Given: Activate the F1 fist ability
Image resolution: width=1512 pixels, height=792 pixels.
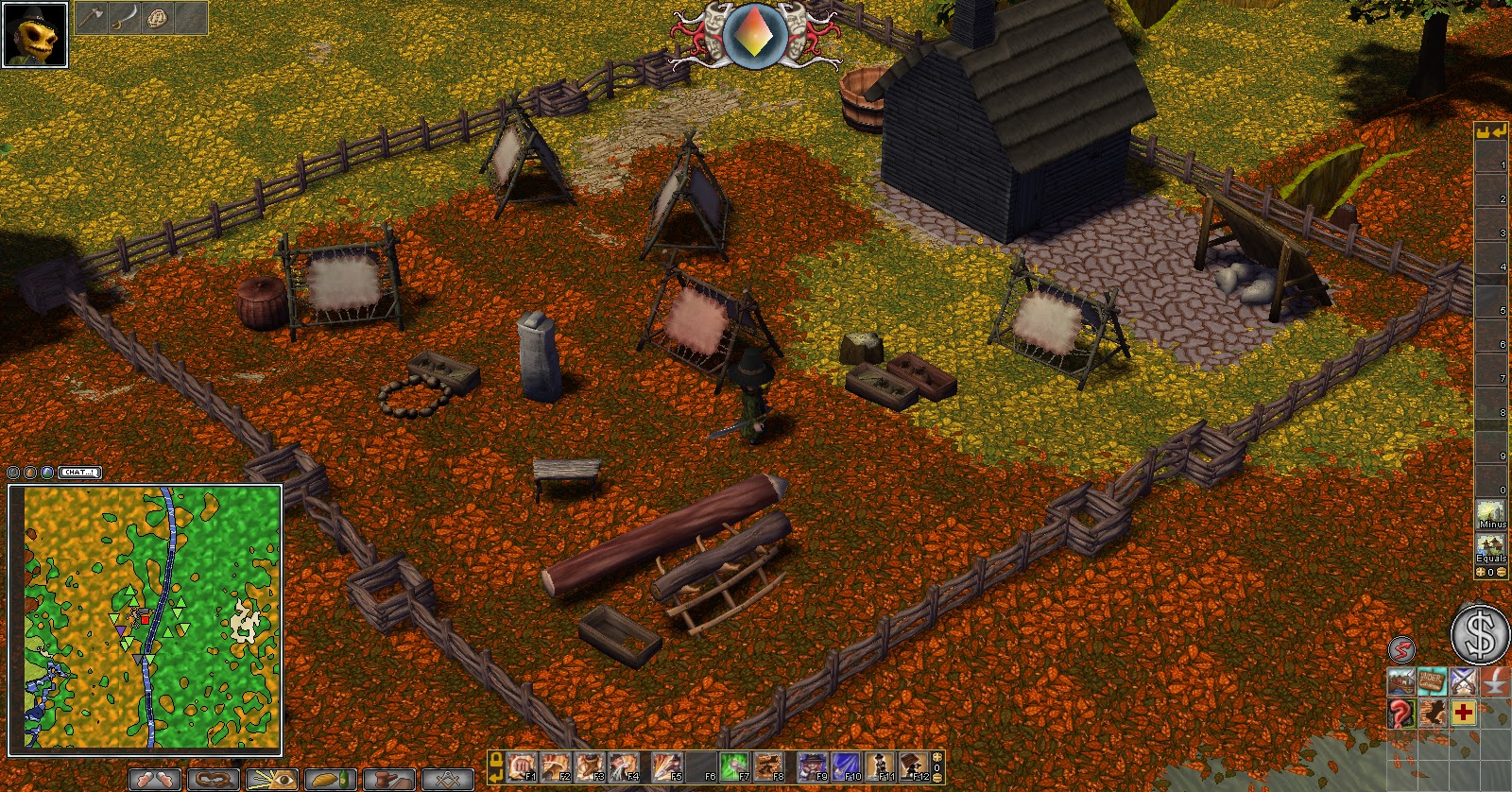Looking at the screenshot, I should (522, 766).
